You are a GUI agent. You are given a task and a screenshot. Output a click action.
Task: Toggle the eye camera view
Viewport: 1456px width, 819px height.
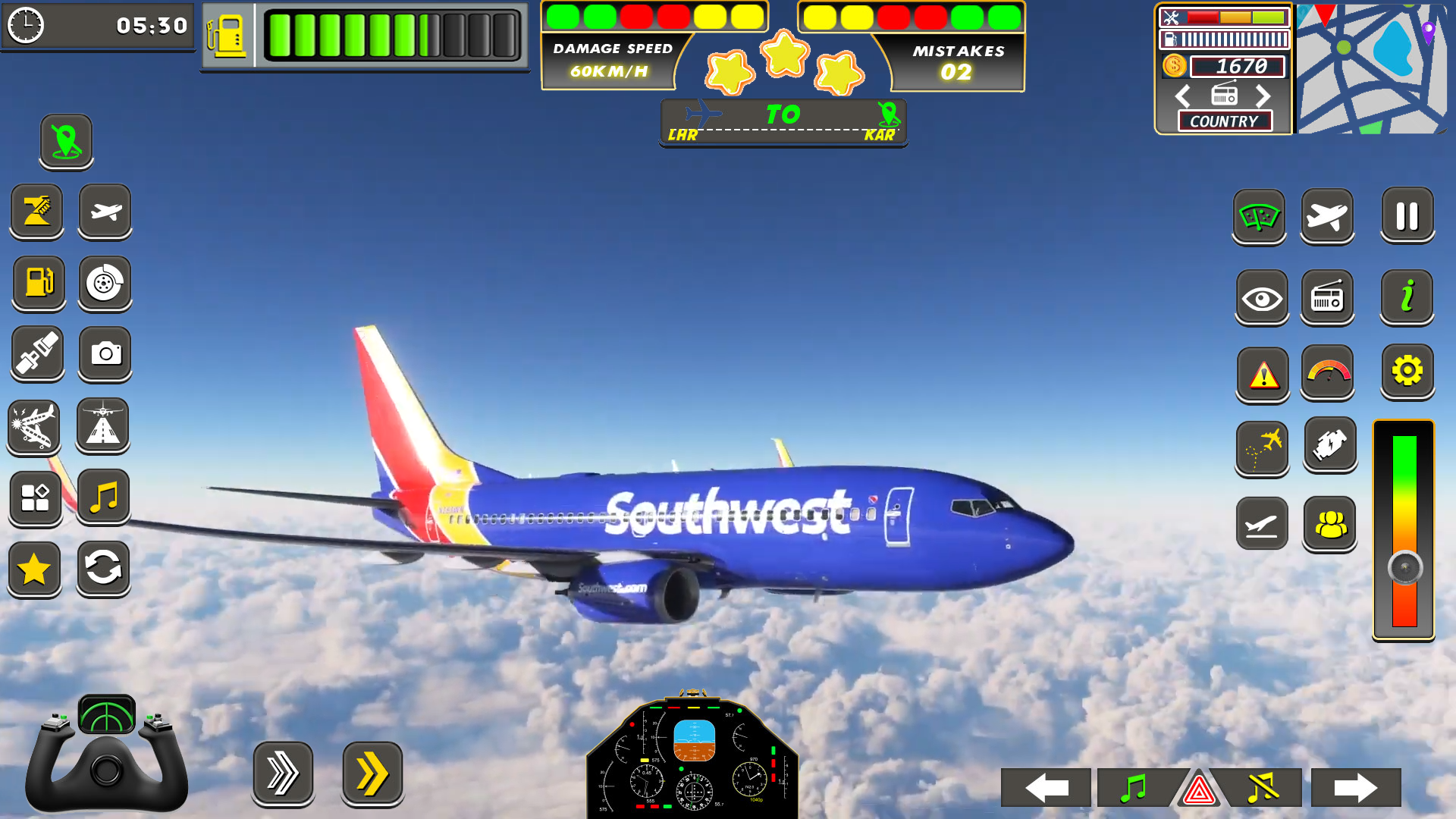[x=1261, y=297]
